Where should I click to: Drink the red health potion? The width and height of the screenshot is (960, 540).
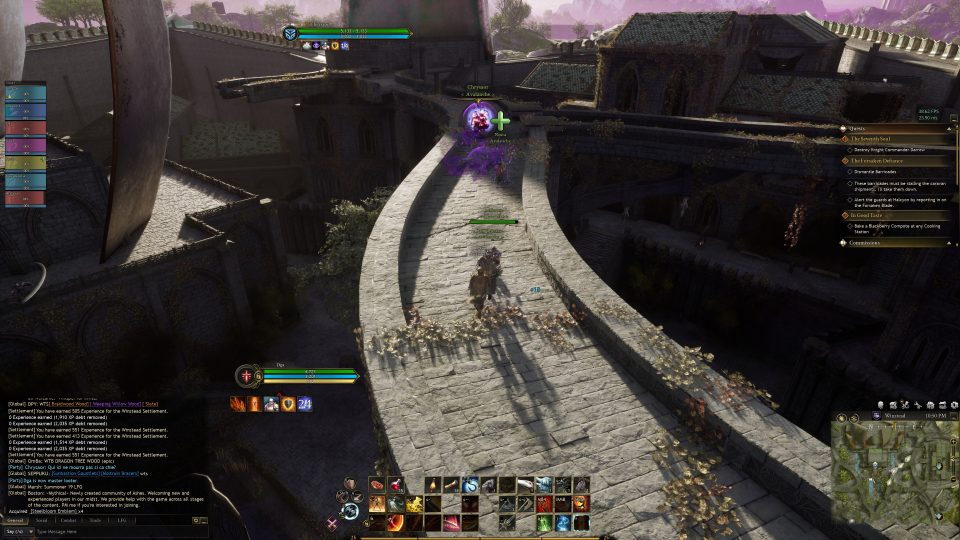(x=395, y=485)
